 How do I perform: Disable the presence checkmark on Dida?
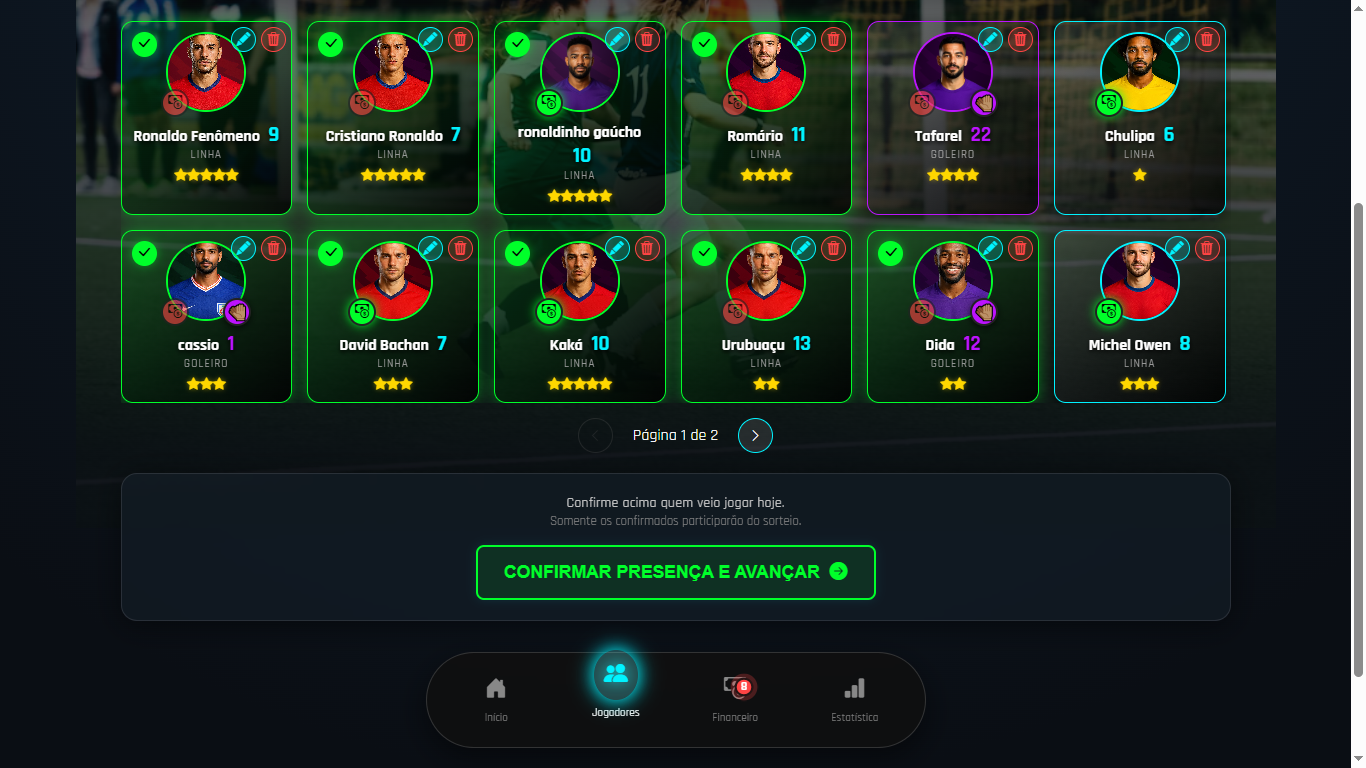tap(890, 253)
